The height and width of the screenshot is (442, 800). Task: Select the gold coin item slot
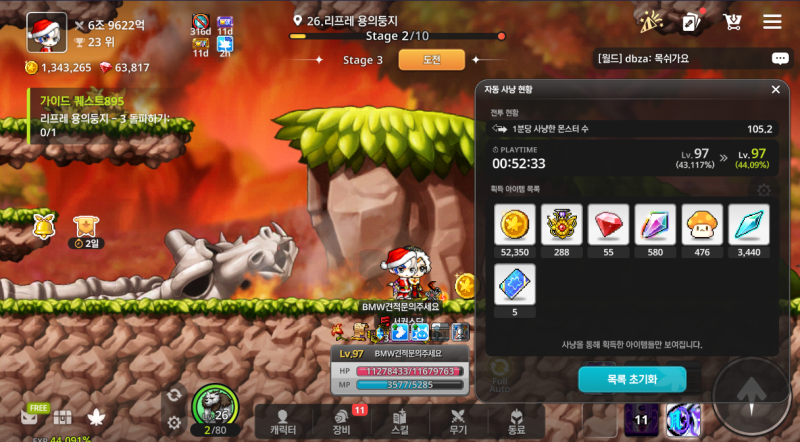point(515,225)
